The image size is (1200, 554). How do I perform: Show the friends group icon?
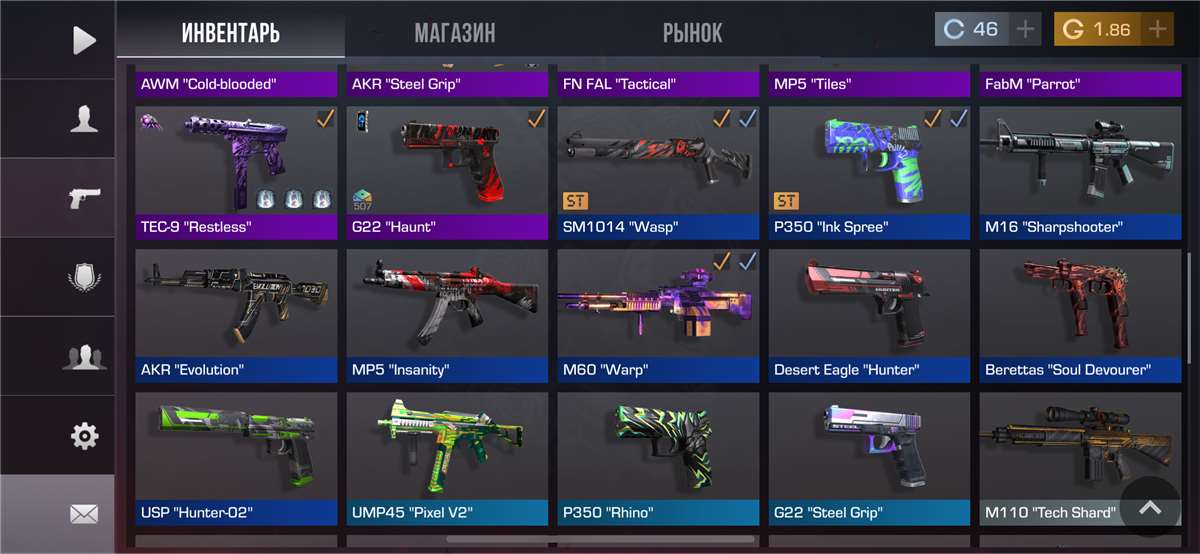84,356
